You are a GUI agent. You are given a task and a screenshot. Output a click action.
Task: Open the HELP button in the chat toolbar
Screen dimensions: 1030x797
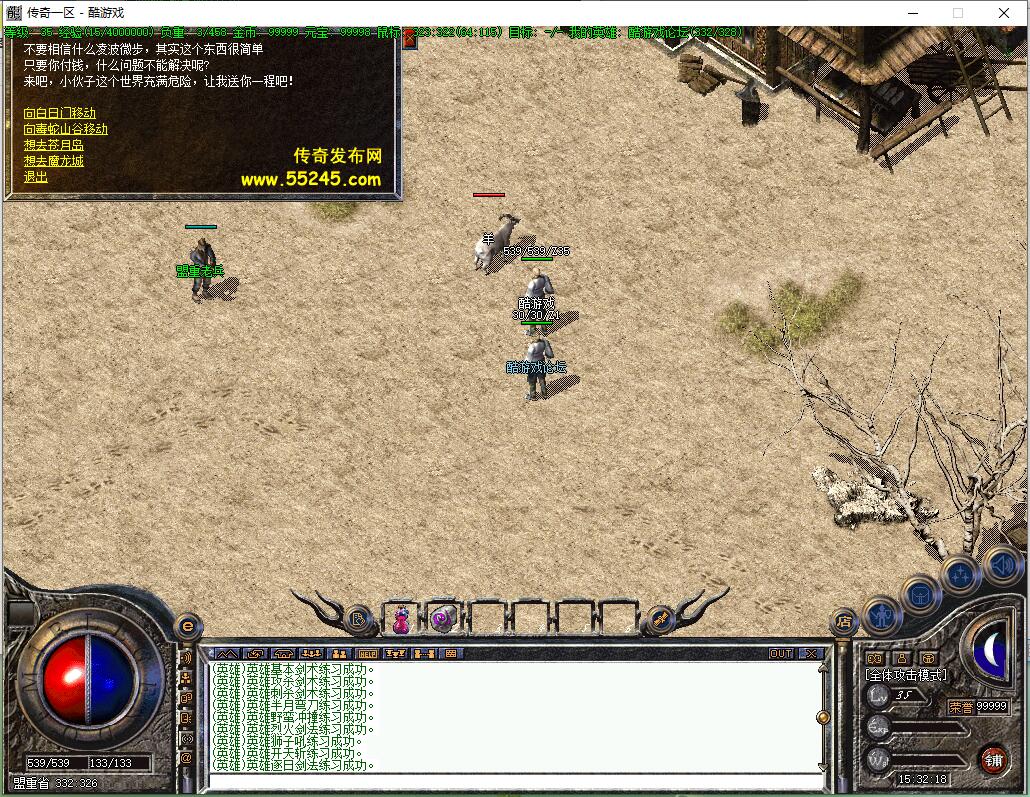click(x=368, y=654)
